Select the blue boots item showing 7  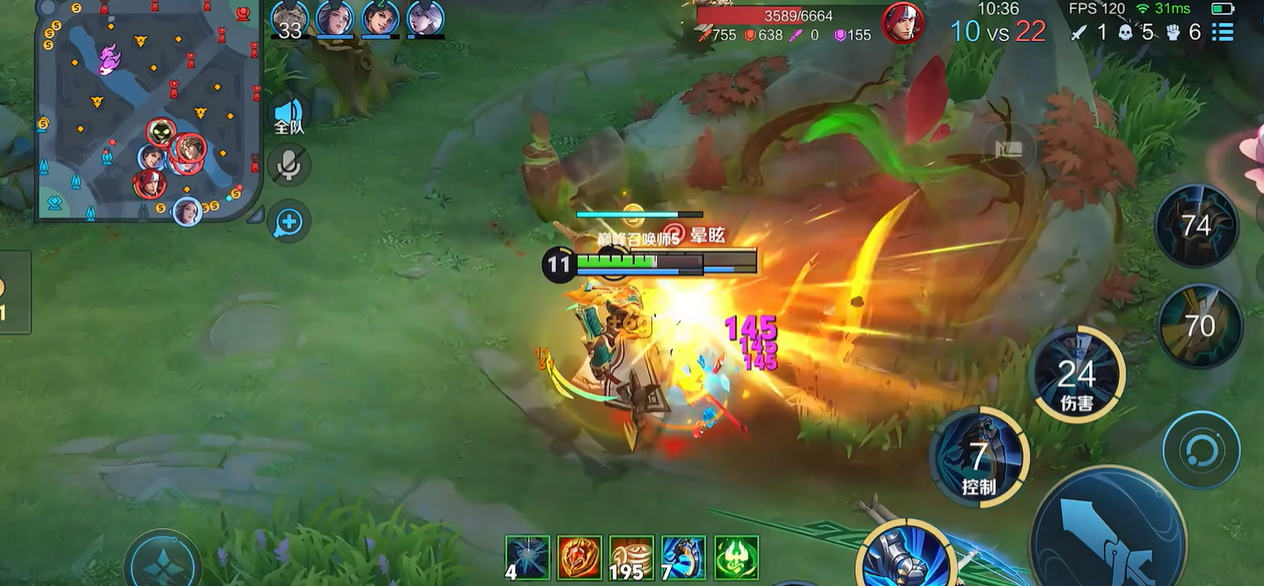pyautogui.click(x=683, y=557)
